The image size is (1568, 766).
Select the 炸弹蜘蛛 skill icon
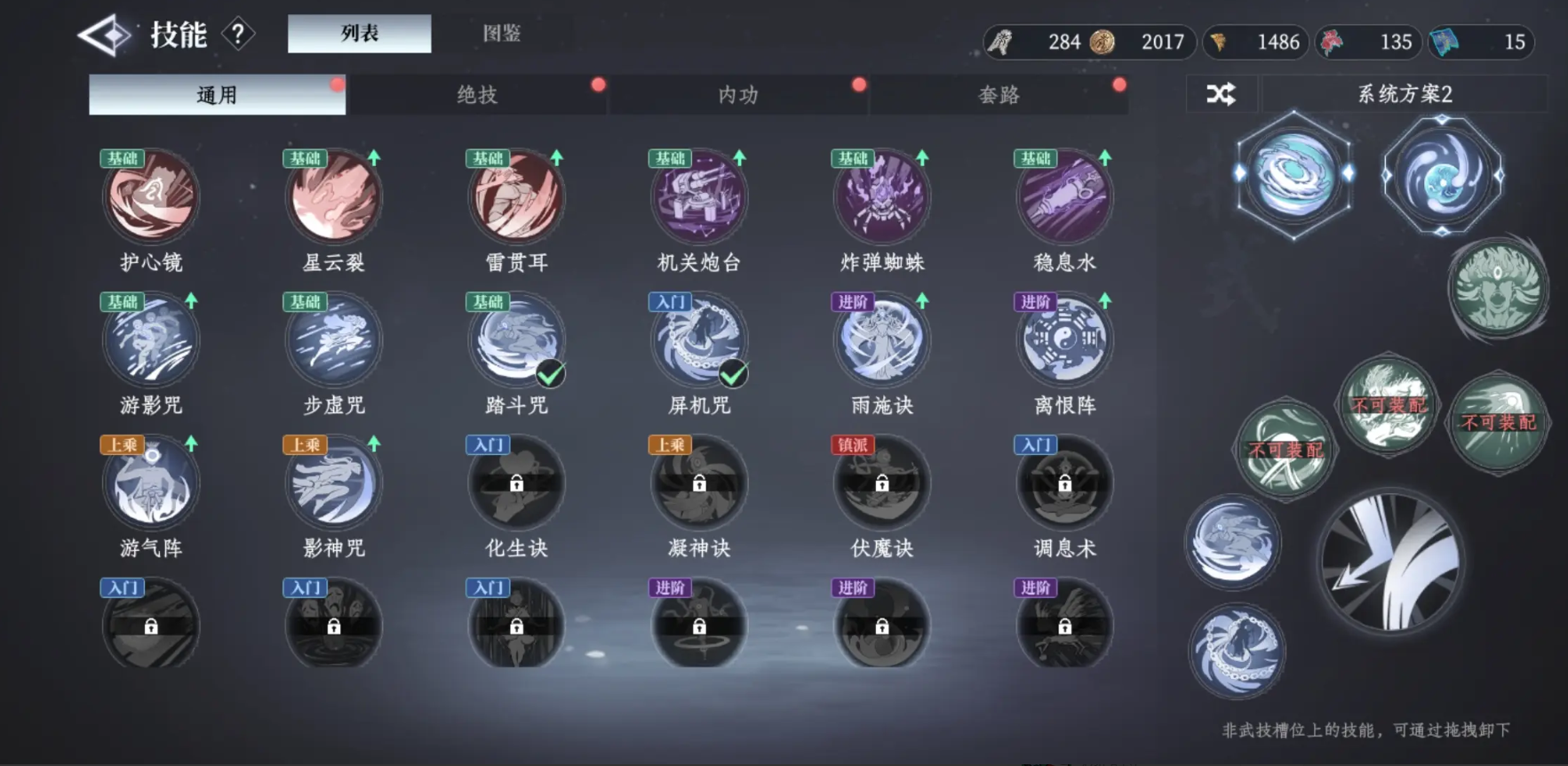(882, 197)
